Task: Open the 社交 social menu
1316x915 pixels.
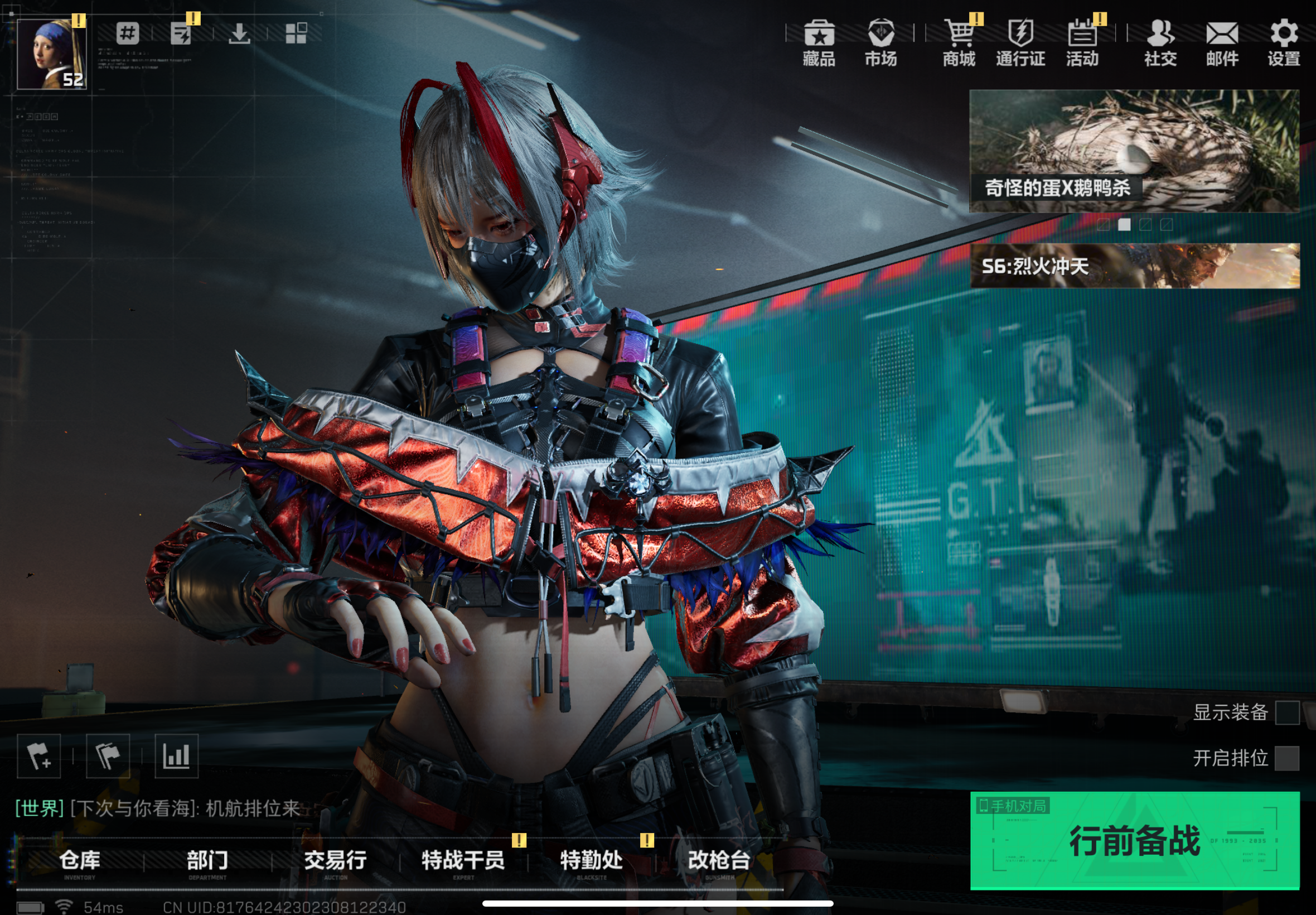Action: point(1160,42)
